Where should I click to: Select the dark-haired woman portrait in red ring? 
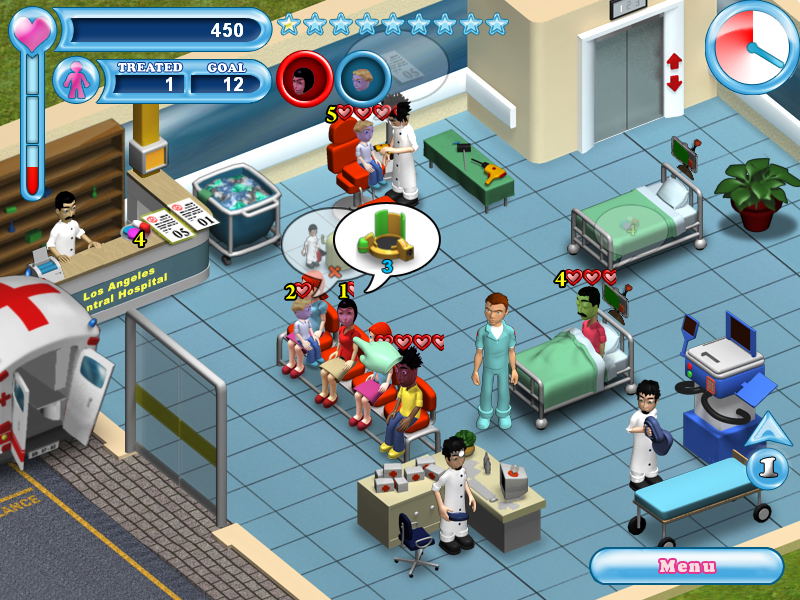[x=304, y=78]
